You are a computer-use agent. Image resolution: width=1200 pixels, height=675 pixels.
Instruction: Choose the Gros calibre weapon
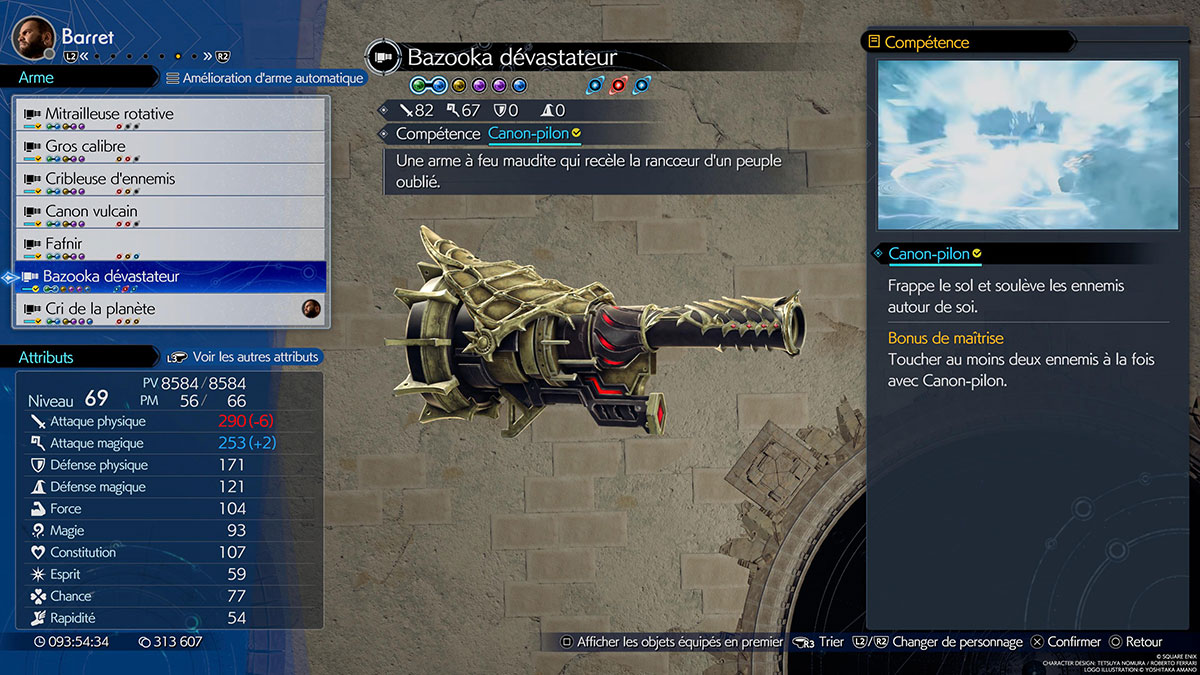pyautogui.click(x=170, y=147)
